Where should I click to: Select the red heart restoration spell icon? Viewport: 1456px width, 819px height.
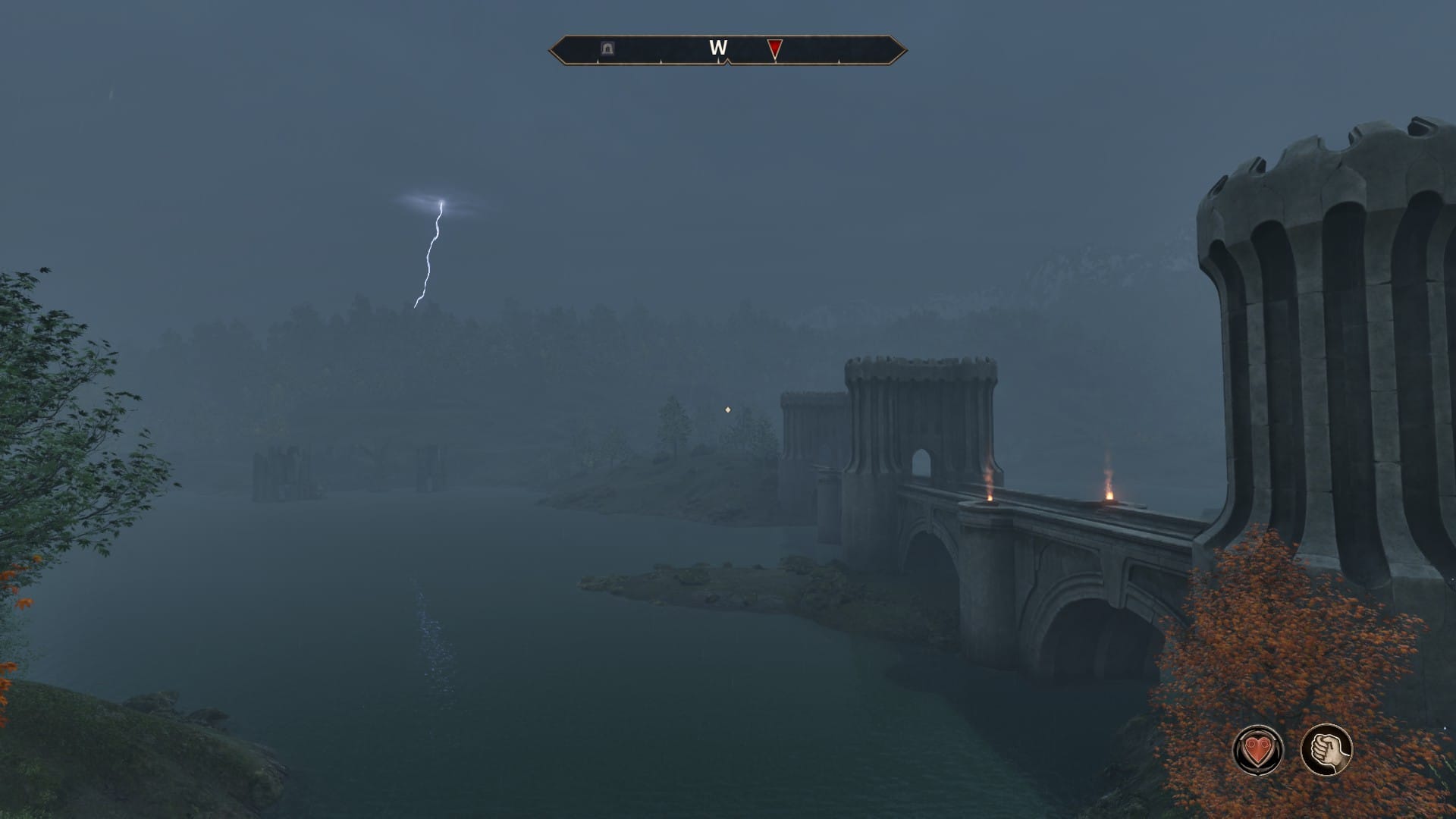pos(1259,750)
